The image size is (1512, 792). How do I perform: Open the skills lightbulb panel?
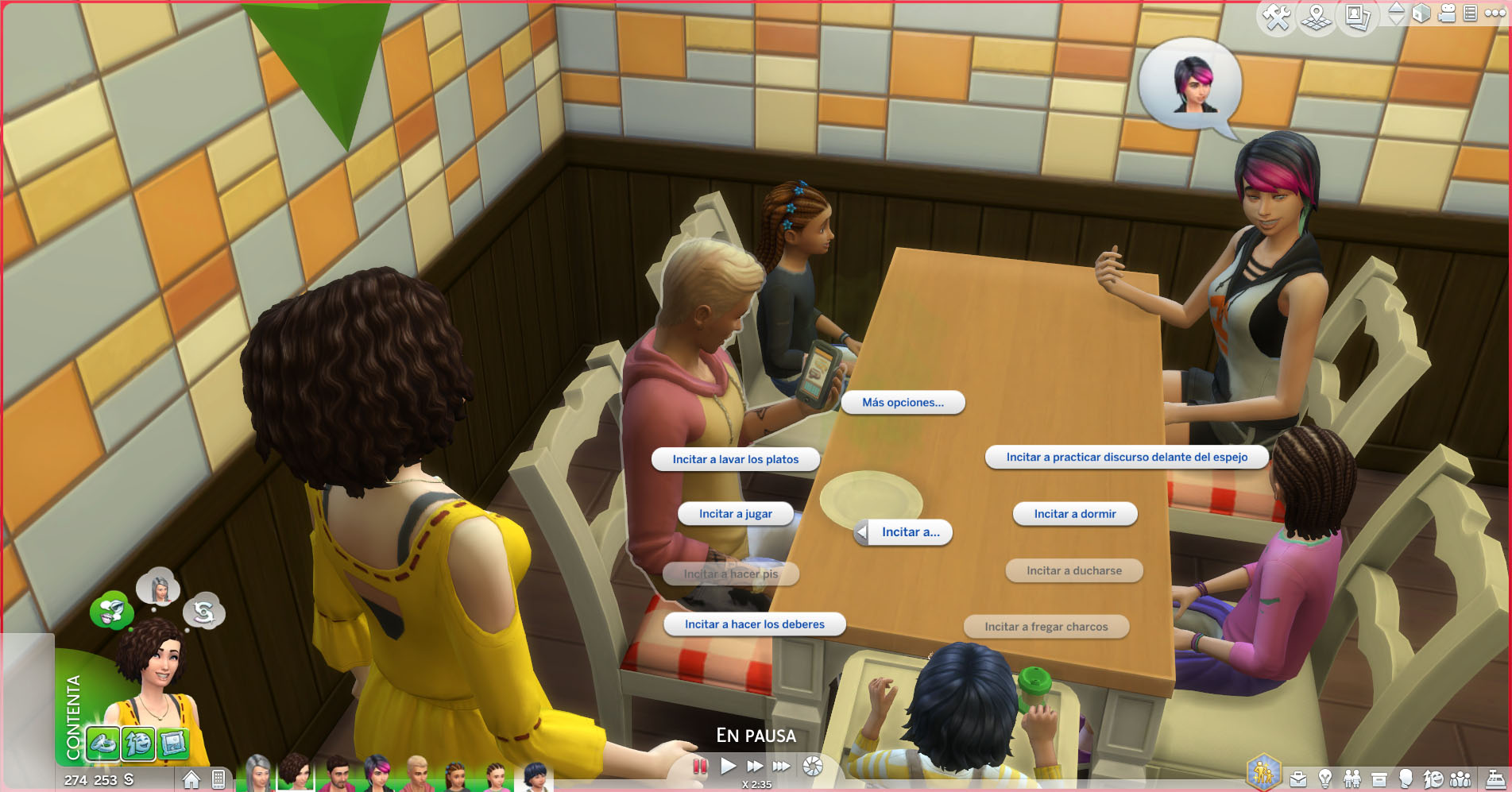click(1324, 779)
